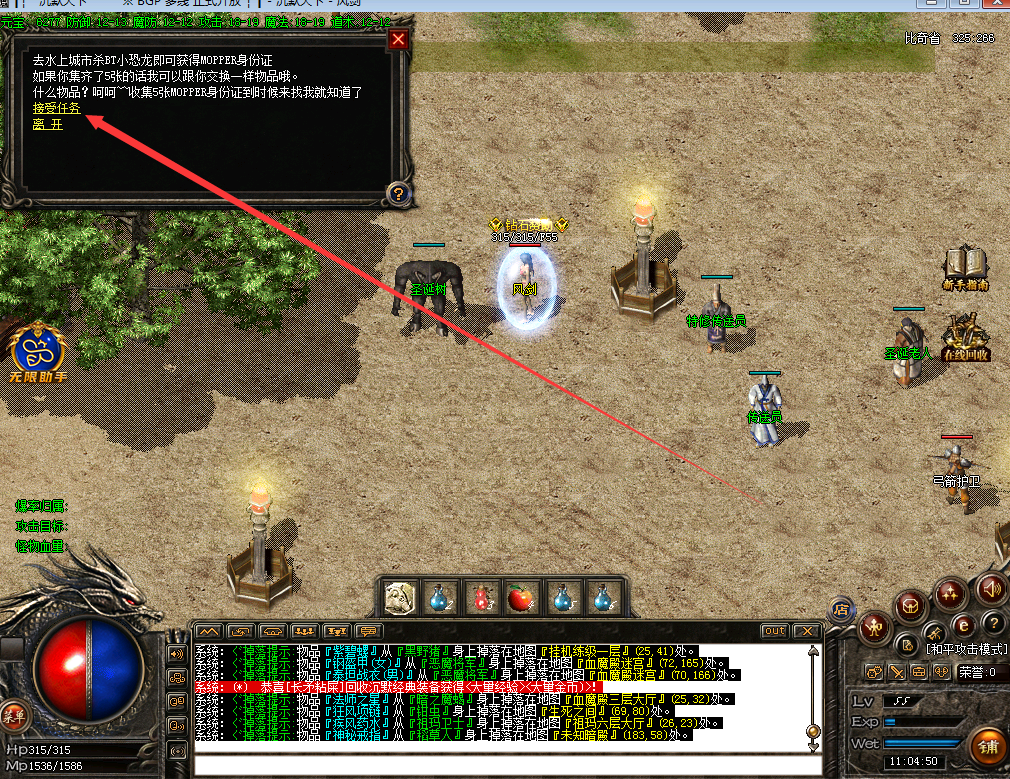Open the round question mark help button
The image size is (1010, 779).
coord(992,623)
